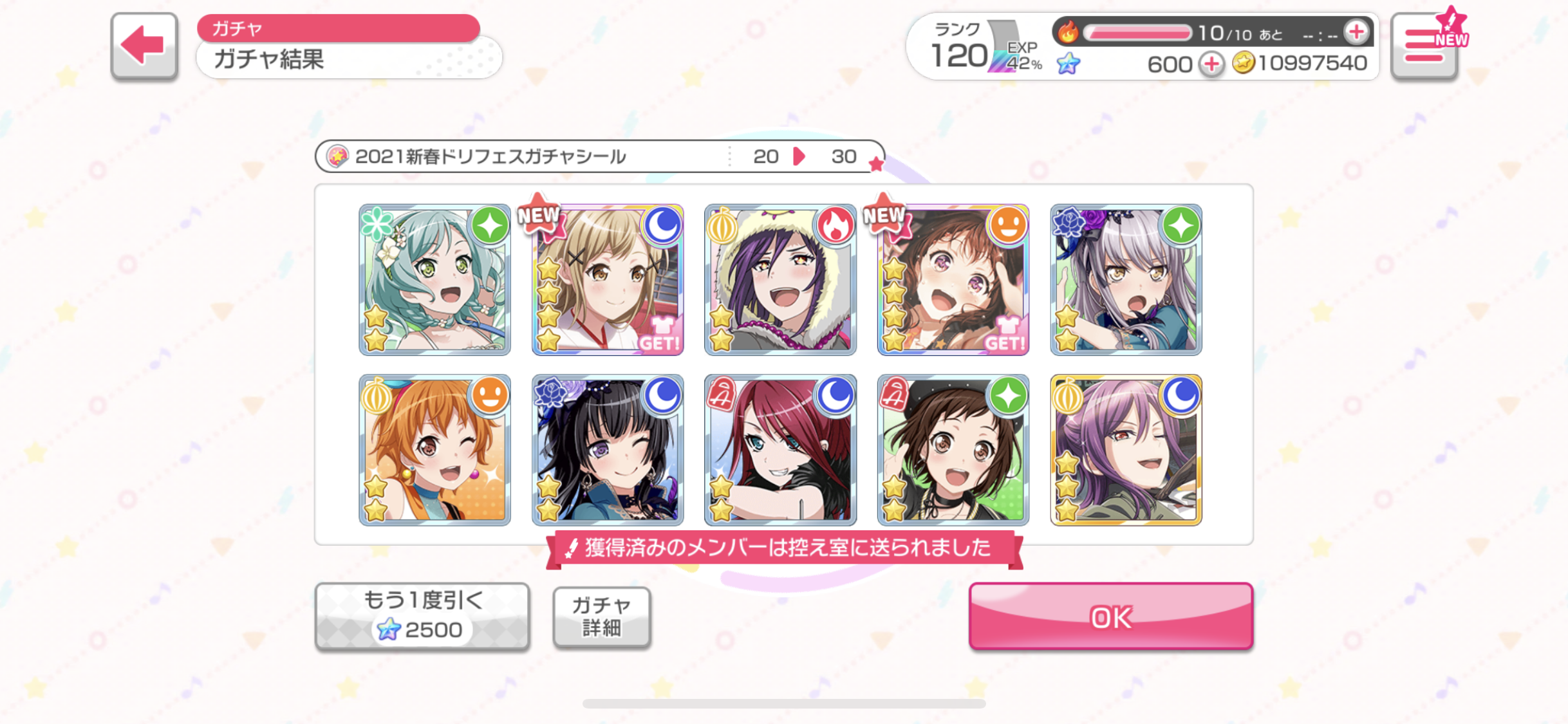The height and width of the screenshot is (724, 1568).
Task: Buy more stars with the plus button
Action: pyautogui.click(x=1211, y=64)
